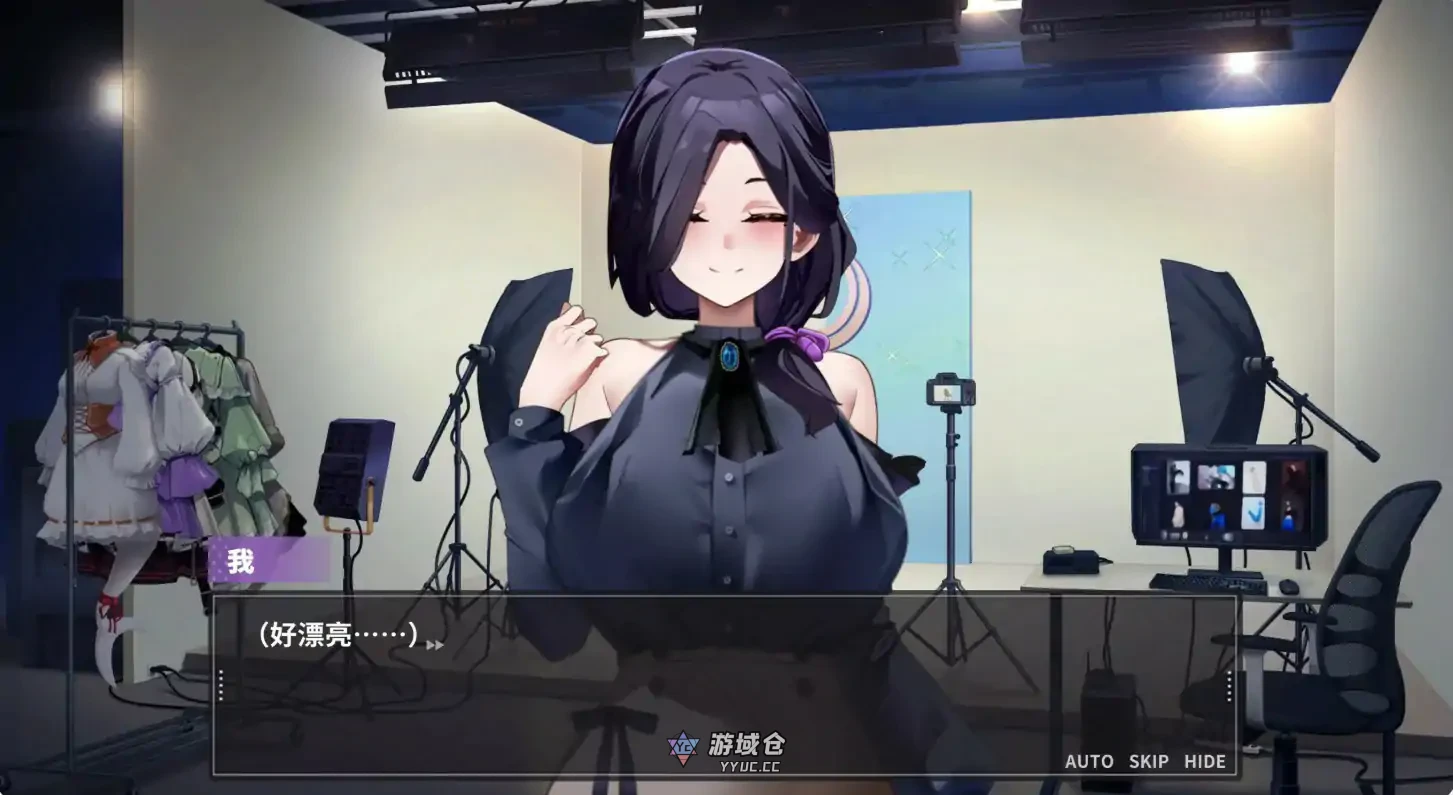Enable SKIP mode for fast-forwarding dialogue

[1148, 761]
